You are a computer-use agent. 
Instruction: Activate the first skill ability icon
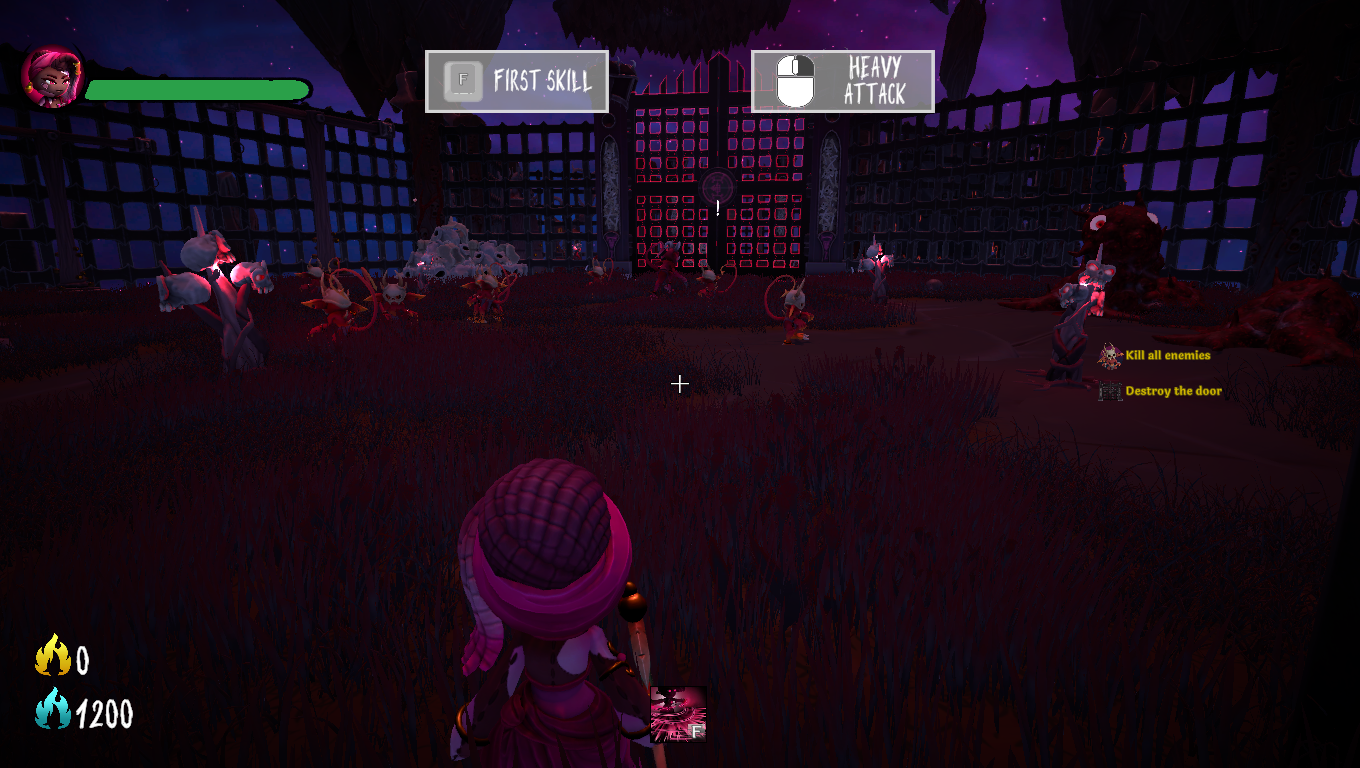[x=678, y=714]
